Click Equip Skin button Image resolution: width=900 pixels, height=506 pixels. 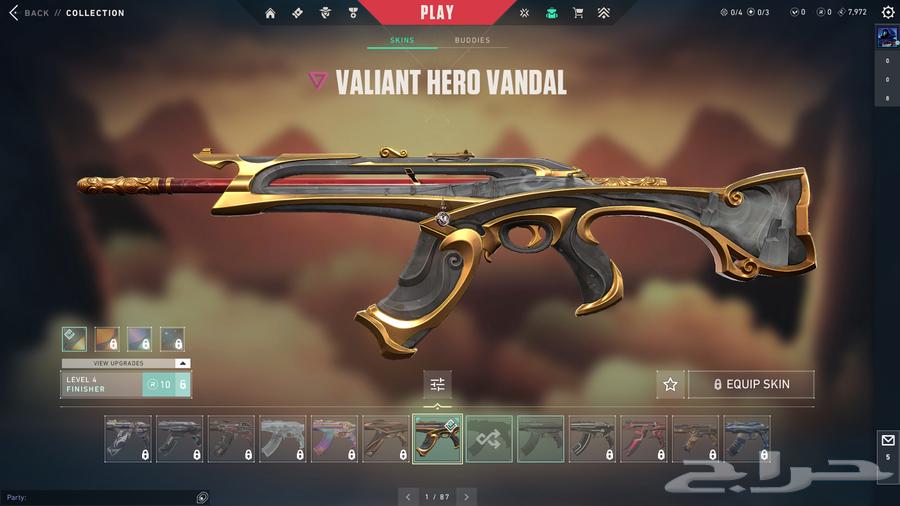tap(751, 384)
